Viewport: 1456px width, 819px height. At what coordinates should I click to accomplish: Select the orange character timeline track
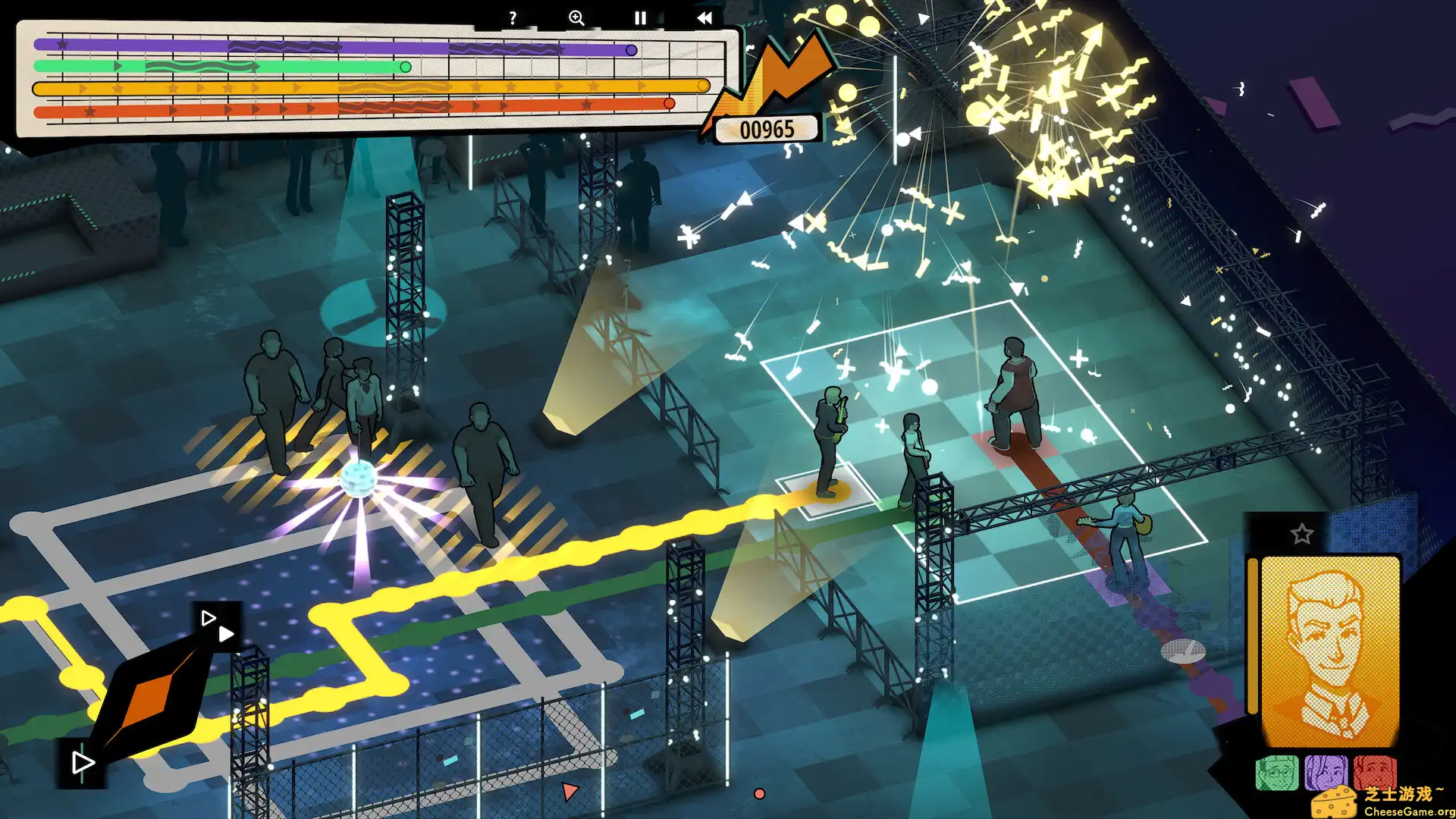point(370,88)
